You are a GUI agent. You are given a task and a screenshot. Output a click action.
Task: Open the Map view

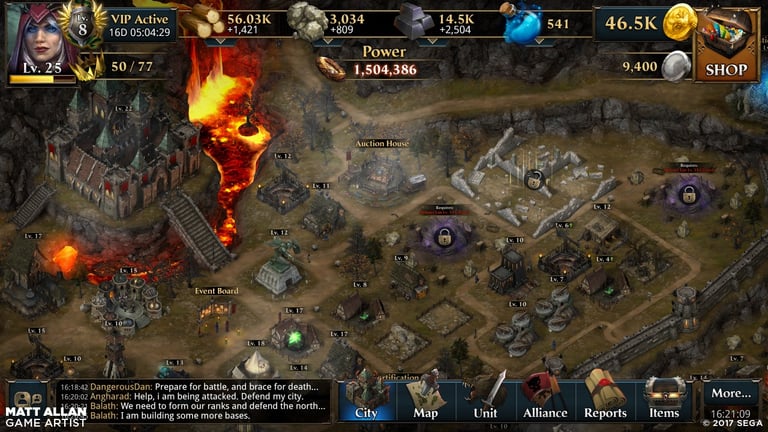[x=426, y=398]
